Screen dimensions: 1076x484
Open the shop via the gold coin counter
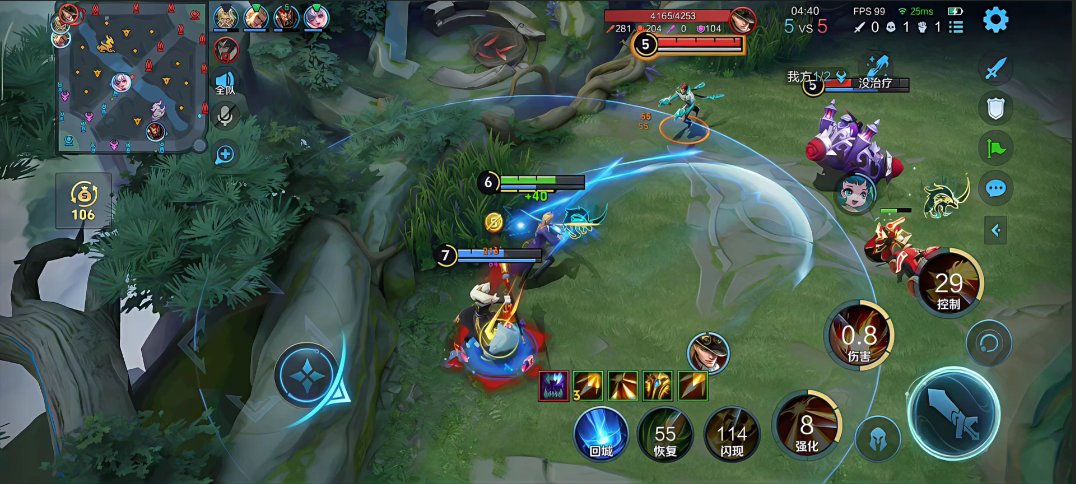coord(83,200)
